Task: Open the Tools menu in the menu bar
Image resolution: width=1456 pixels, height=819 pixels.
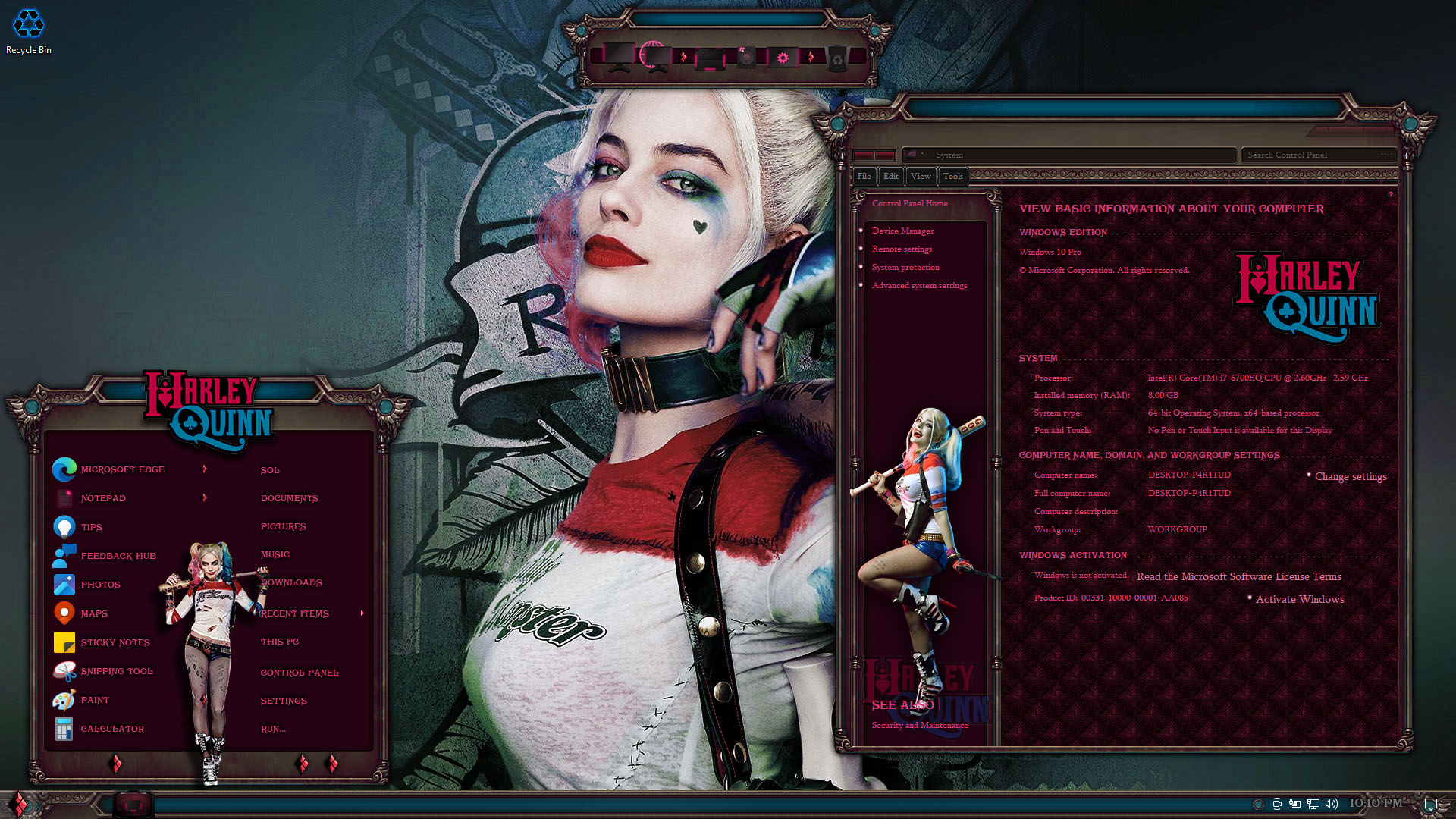Action: (x=952, y=176)
